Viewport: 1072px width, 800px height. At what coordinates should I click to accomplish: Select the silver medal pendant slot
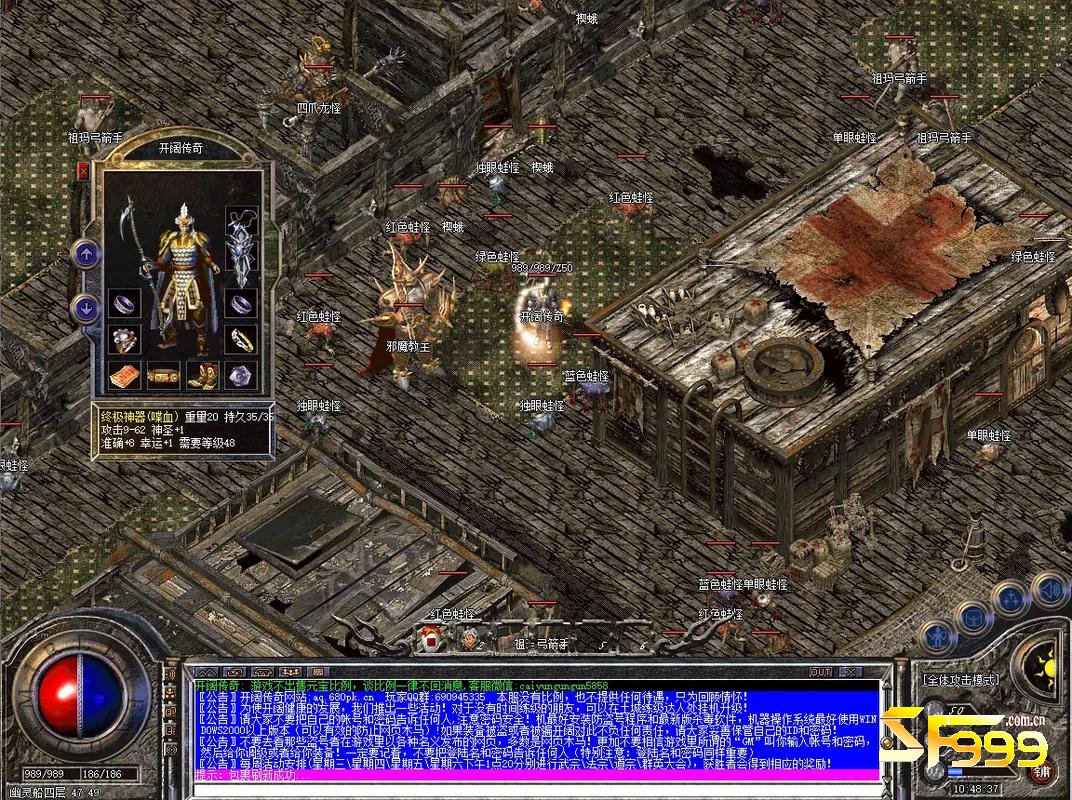(x=241, y=263)
